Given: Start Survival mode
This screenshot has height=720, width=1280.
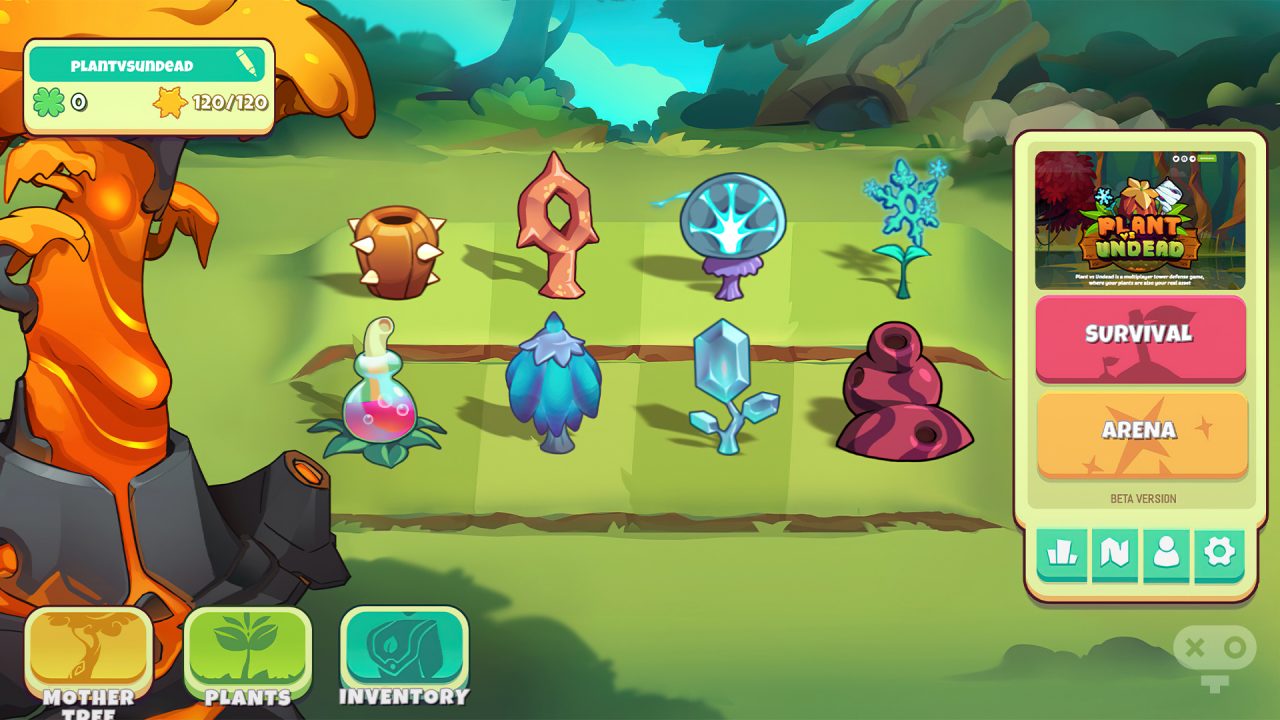Looking at the screenshot, I should (1140, 336).
